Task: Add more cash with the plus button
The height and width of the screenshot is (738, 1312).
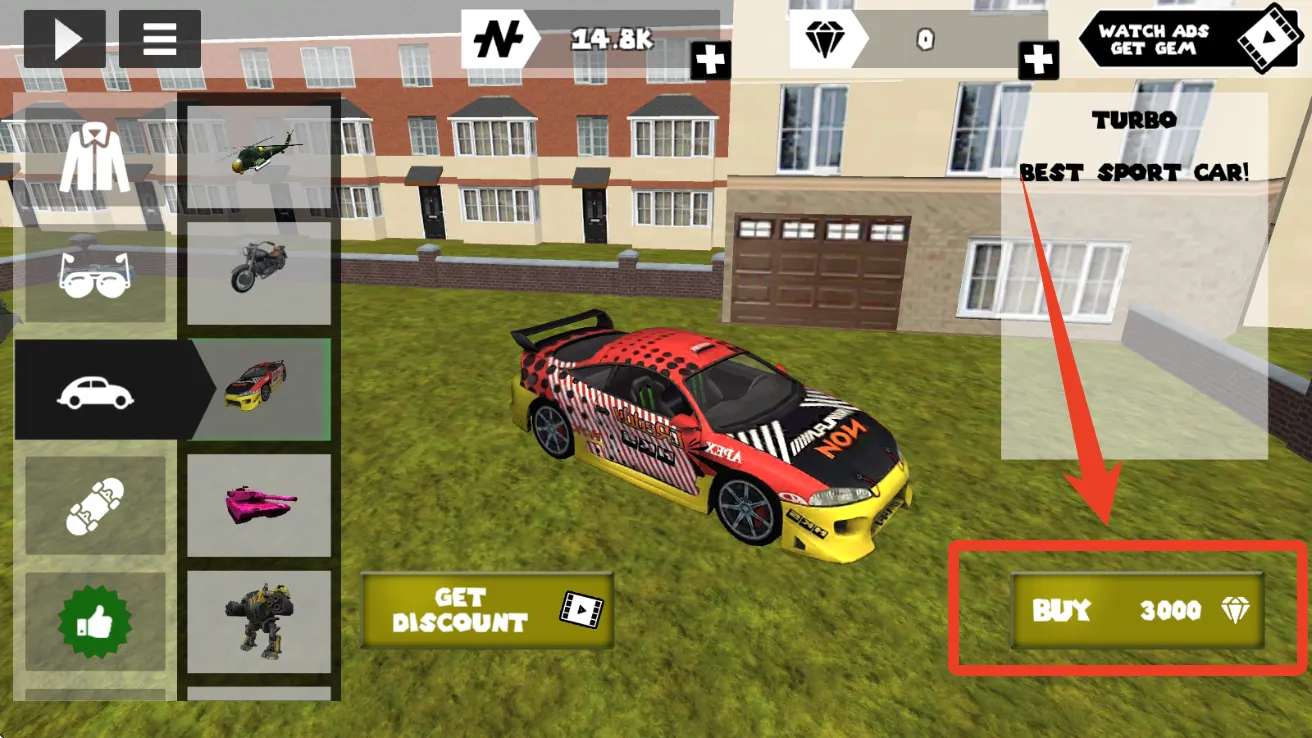Action: 710,60
